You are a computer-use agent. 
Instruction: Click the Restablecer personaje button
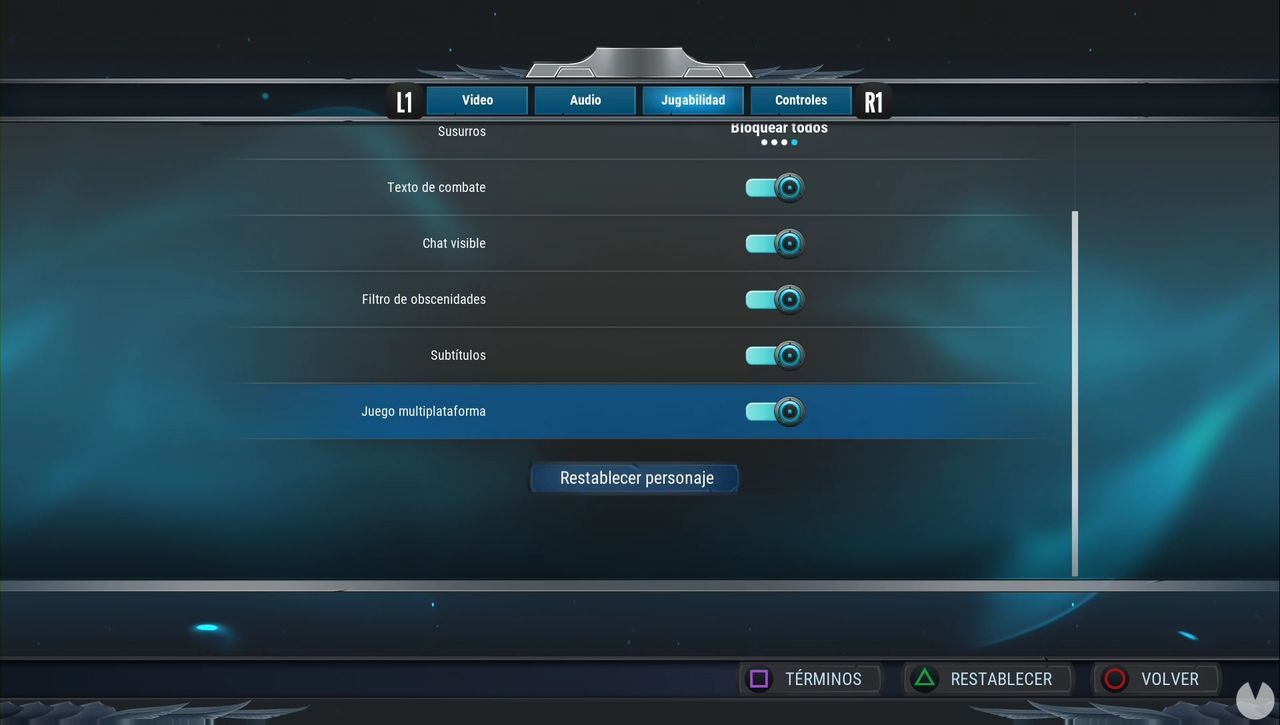coord(634,478)
